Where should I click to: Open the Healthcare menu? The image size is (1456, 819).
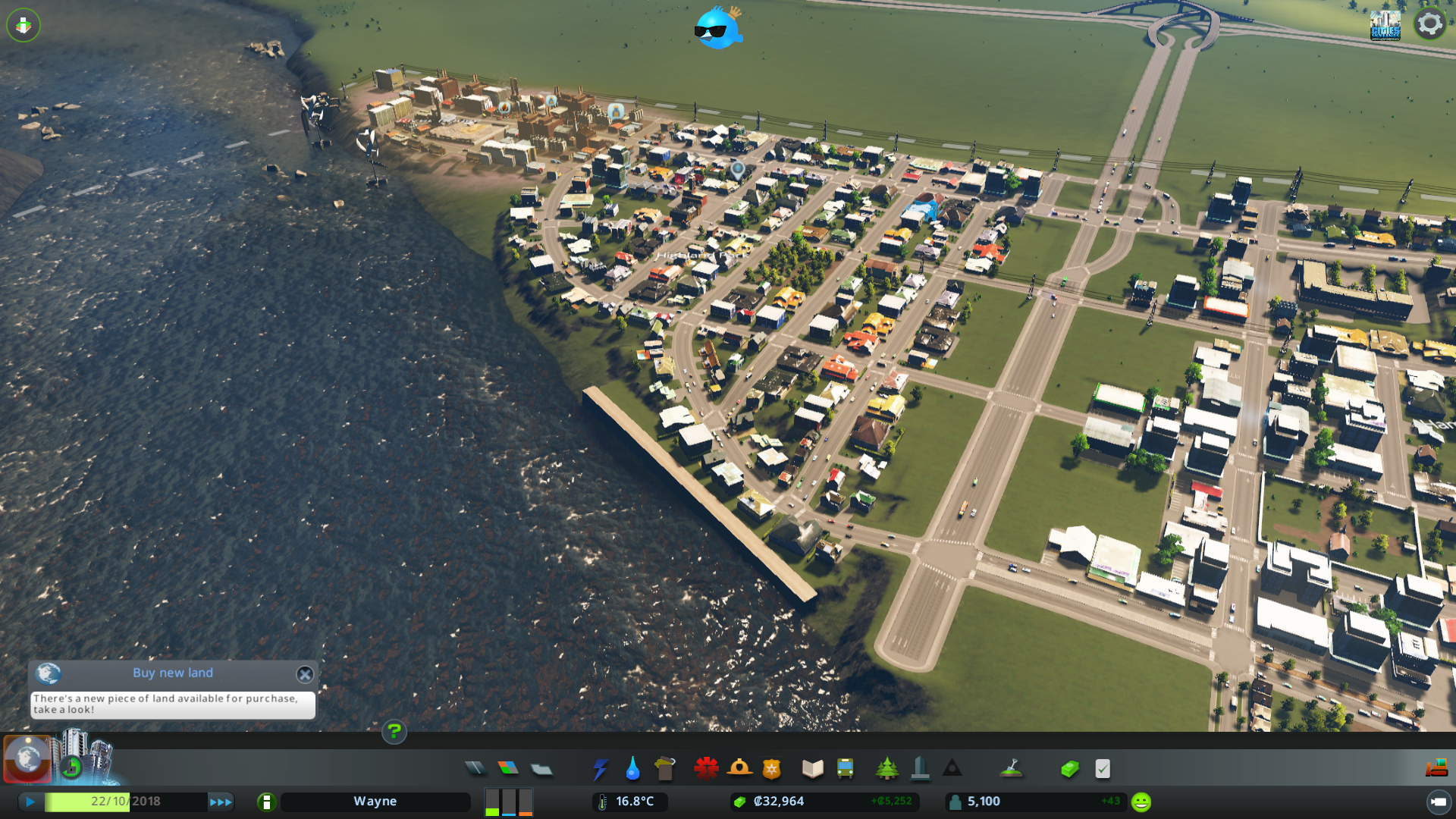coord(705,768)
